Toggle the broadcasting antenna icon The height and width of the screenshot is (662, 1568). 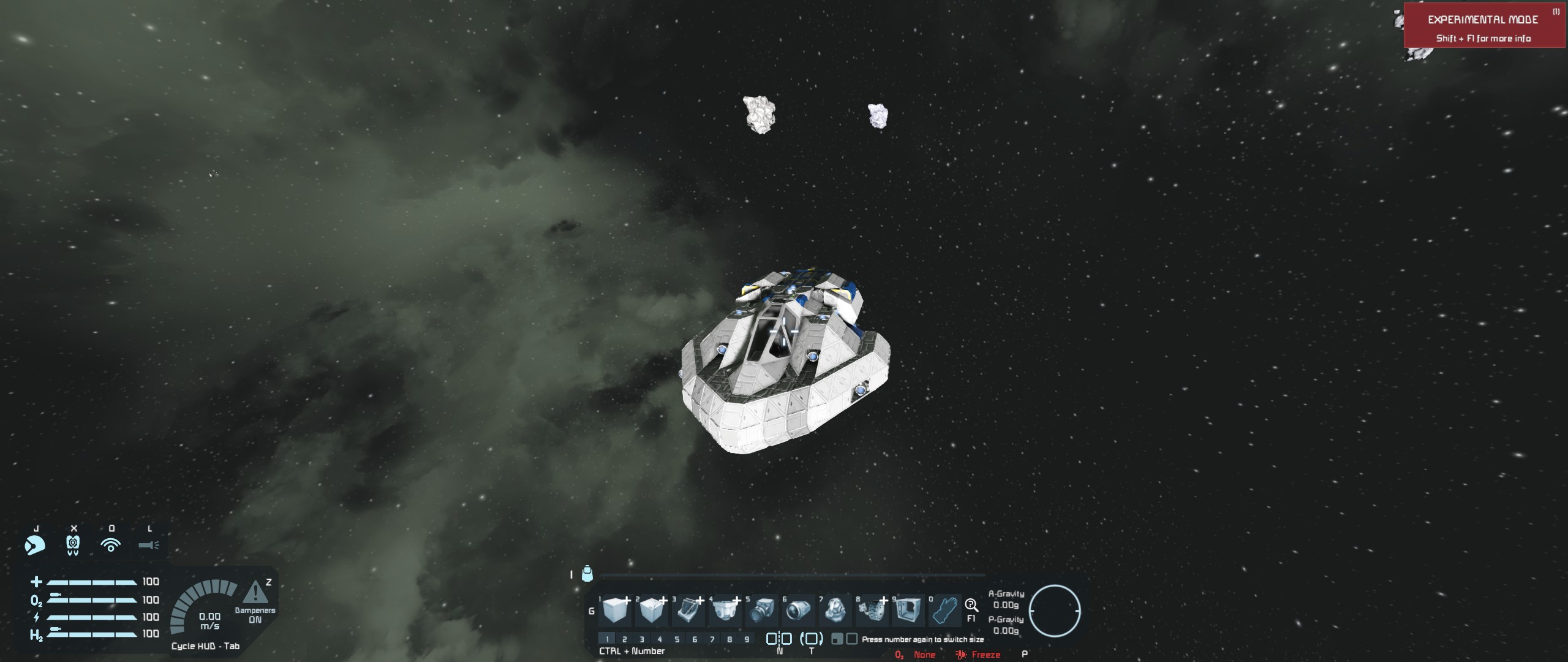click(x=111, y=544)
